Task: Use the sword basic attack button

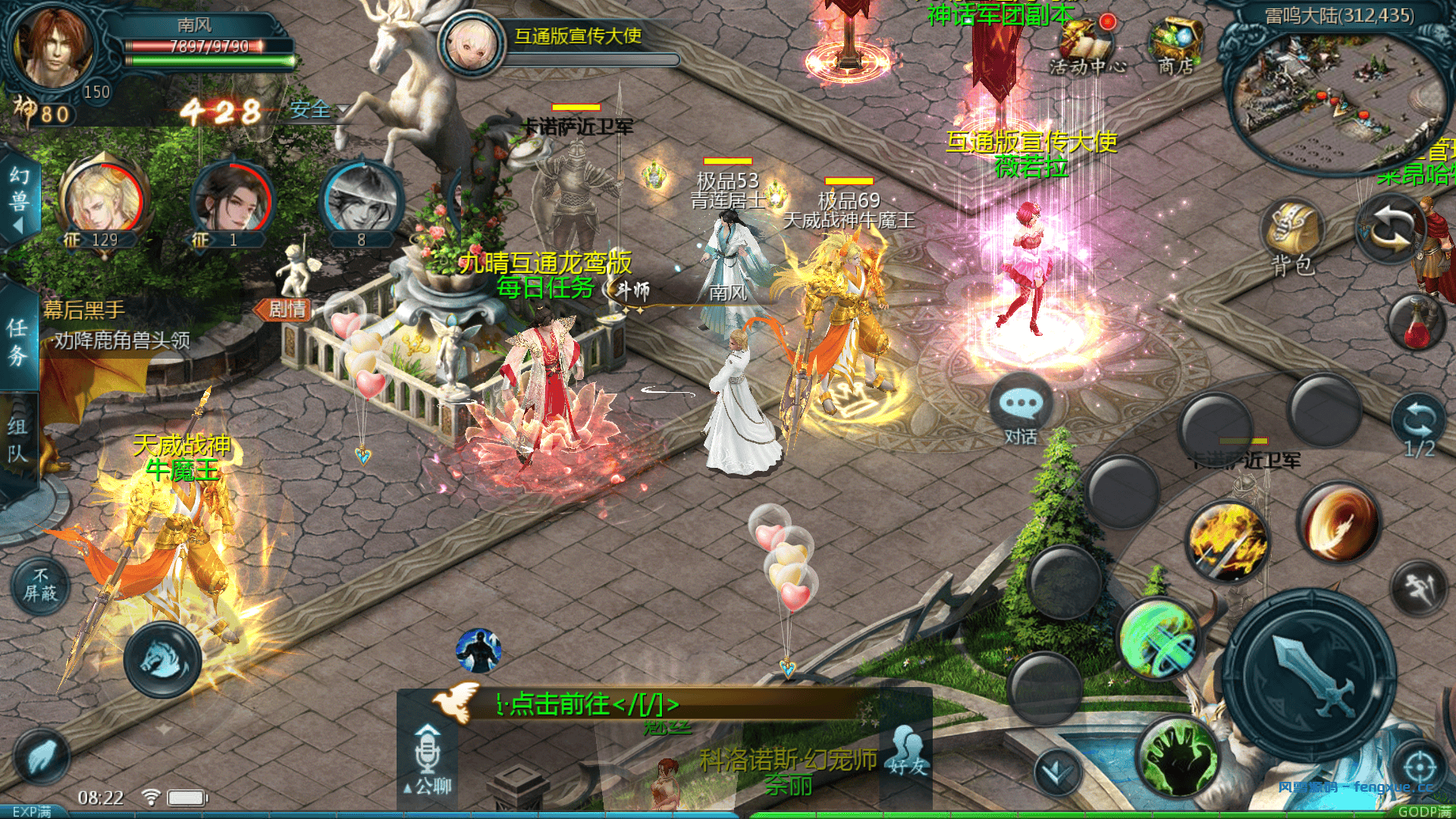Action: pyautogui.click(x=1310, y=675)
